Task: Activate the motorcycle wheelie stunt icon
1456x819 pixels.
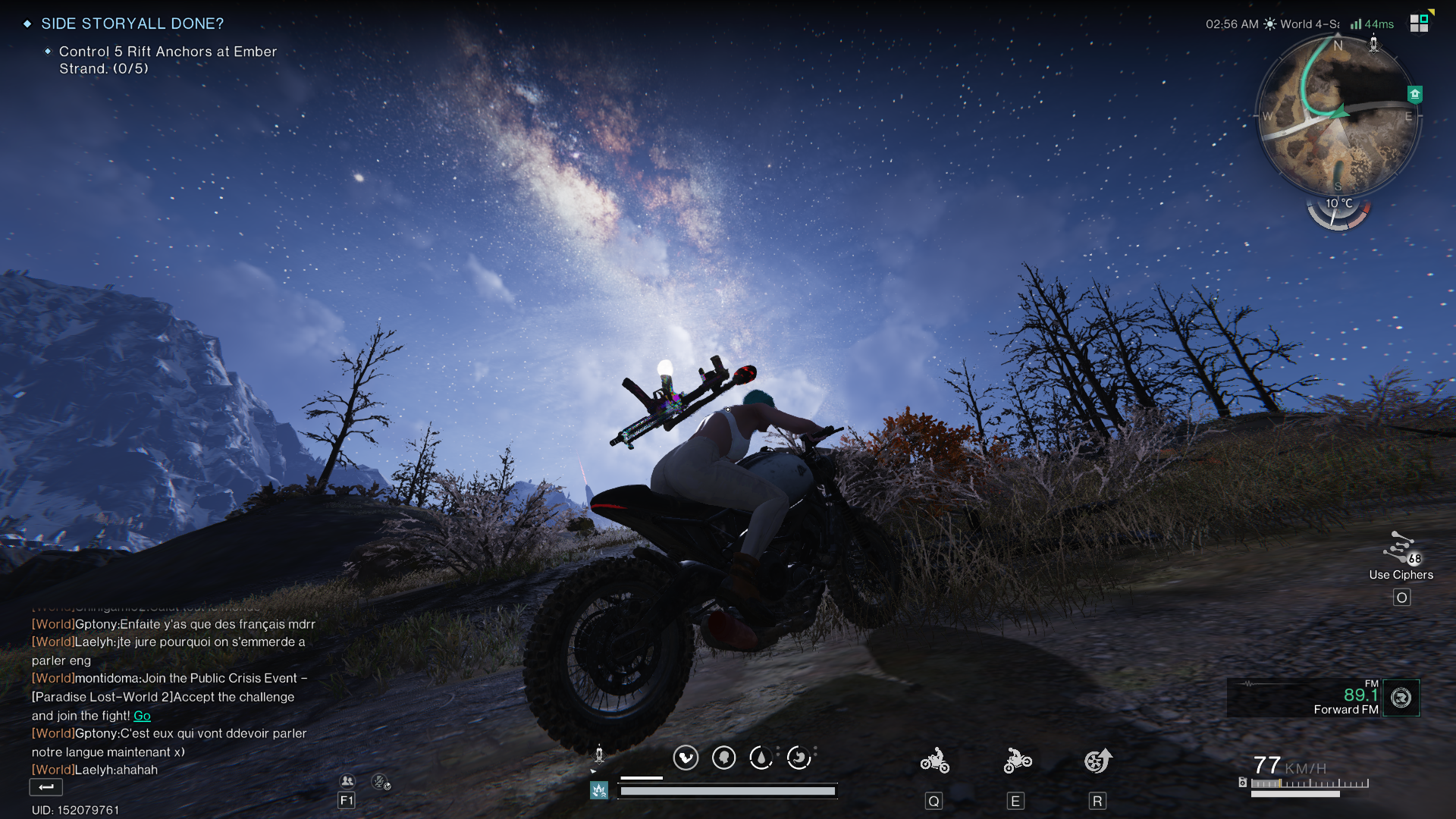Action: click(1017, 761)
